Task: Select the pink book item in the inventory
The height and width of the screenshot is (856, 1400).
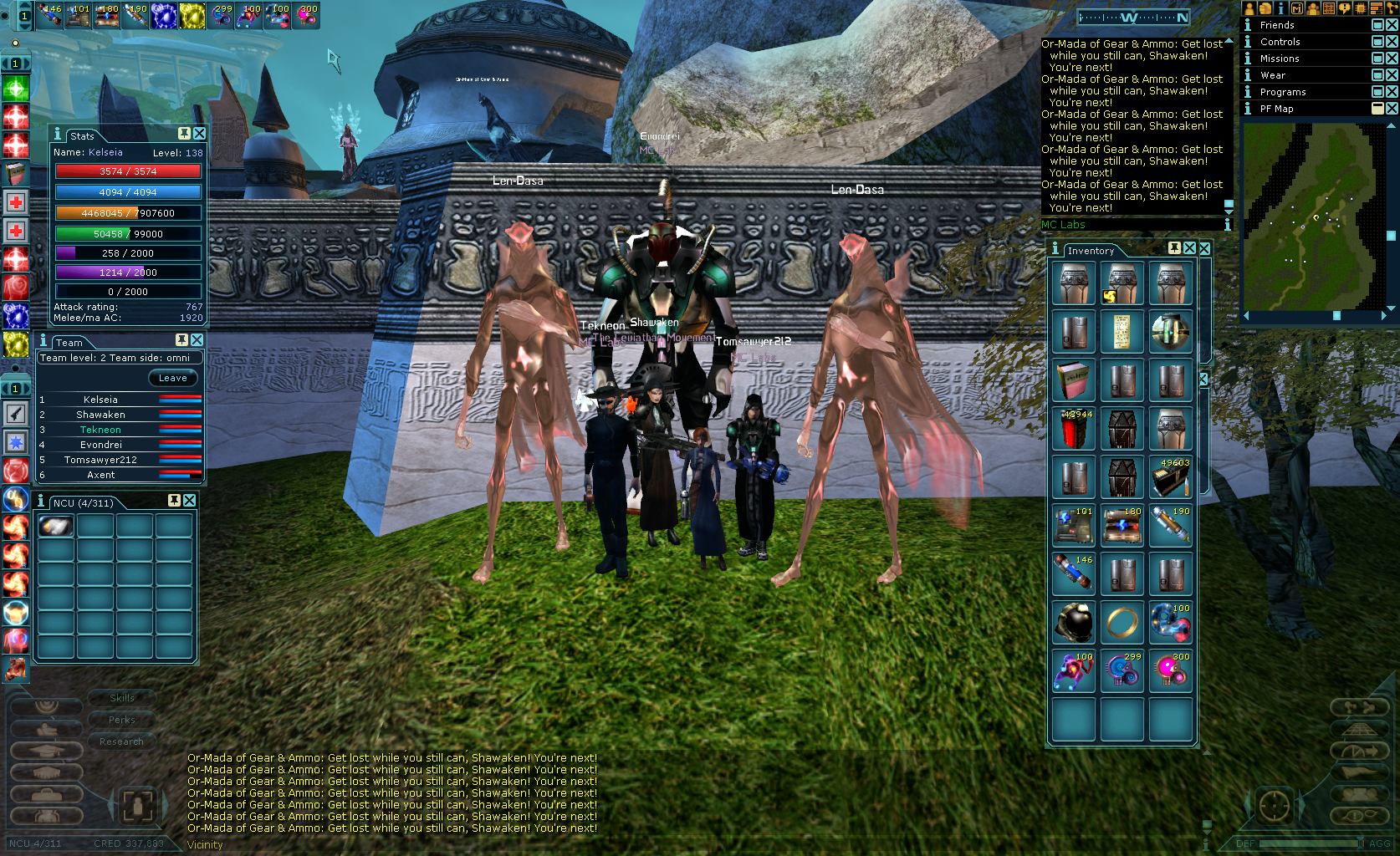Action: click(x=1074, y=380)
